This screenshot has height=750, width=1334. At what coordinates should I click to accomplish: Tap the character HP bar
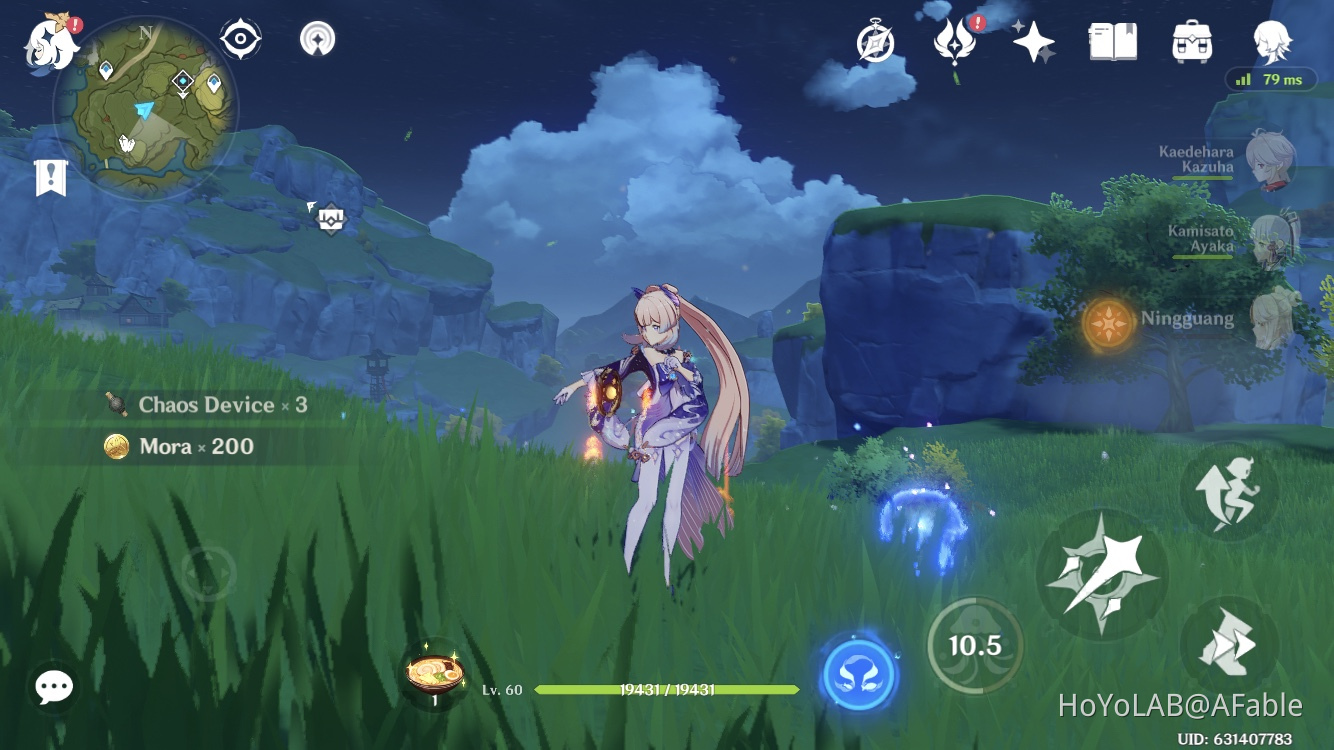pos(667,689)
